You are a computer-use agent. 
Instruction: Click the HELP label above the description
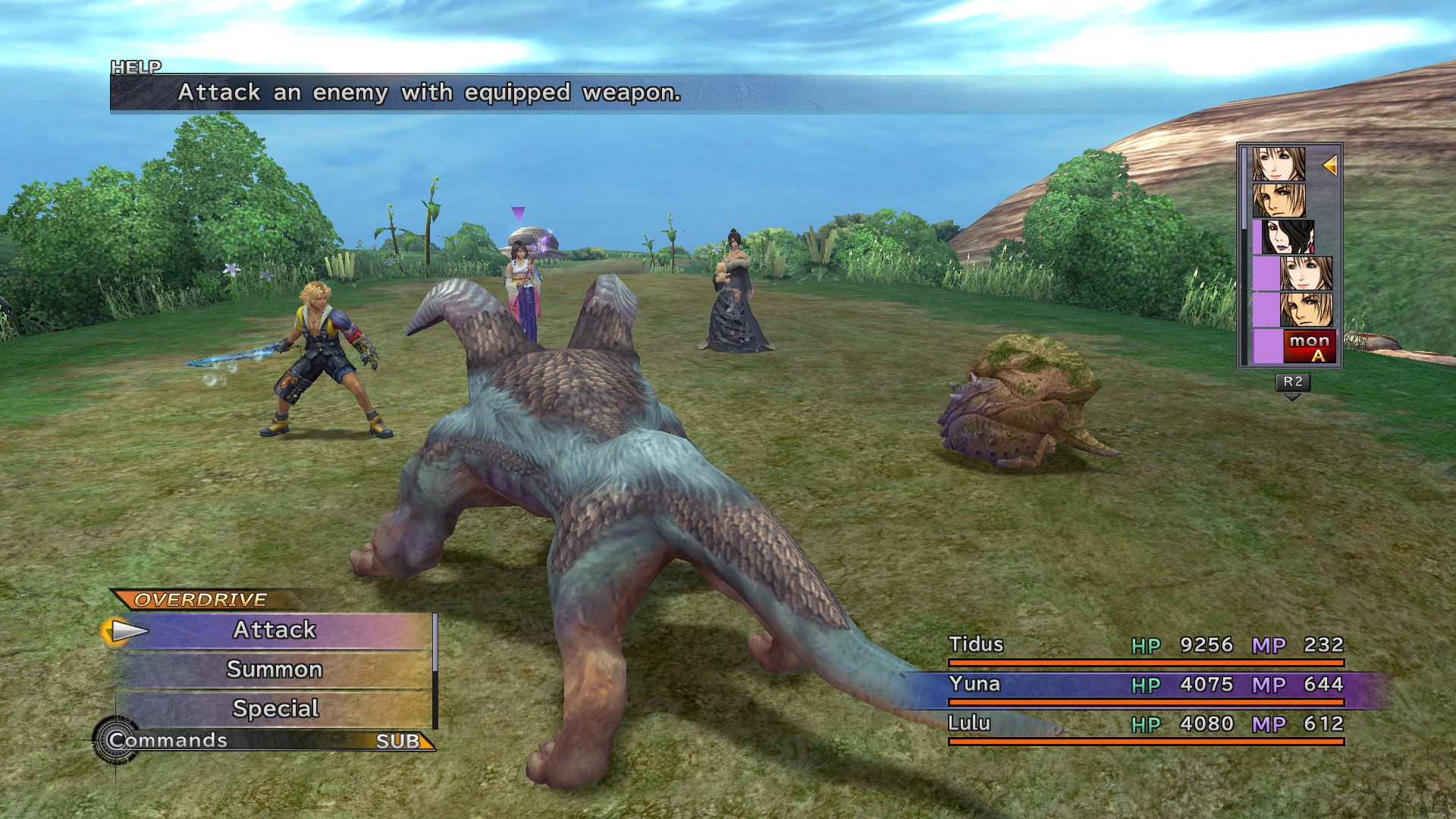click(x=135, y=67)
